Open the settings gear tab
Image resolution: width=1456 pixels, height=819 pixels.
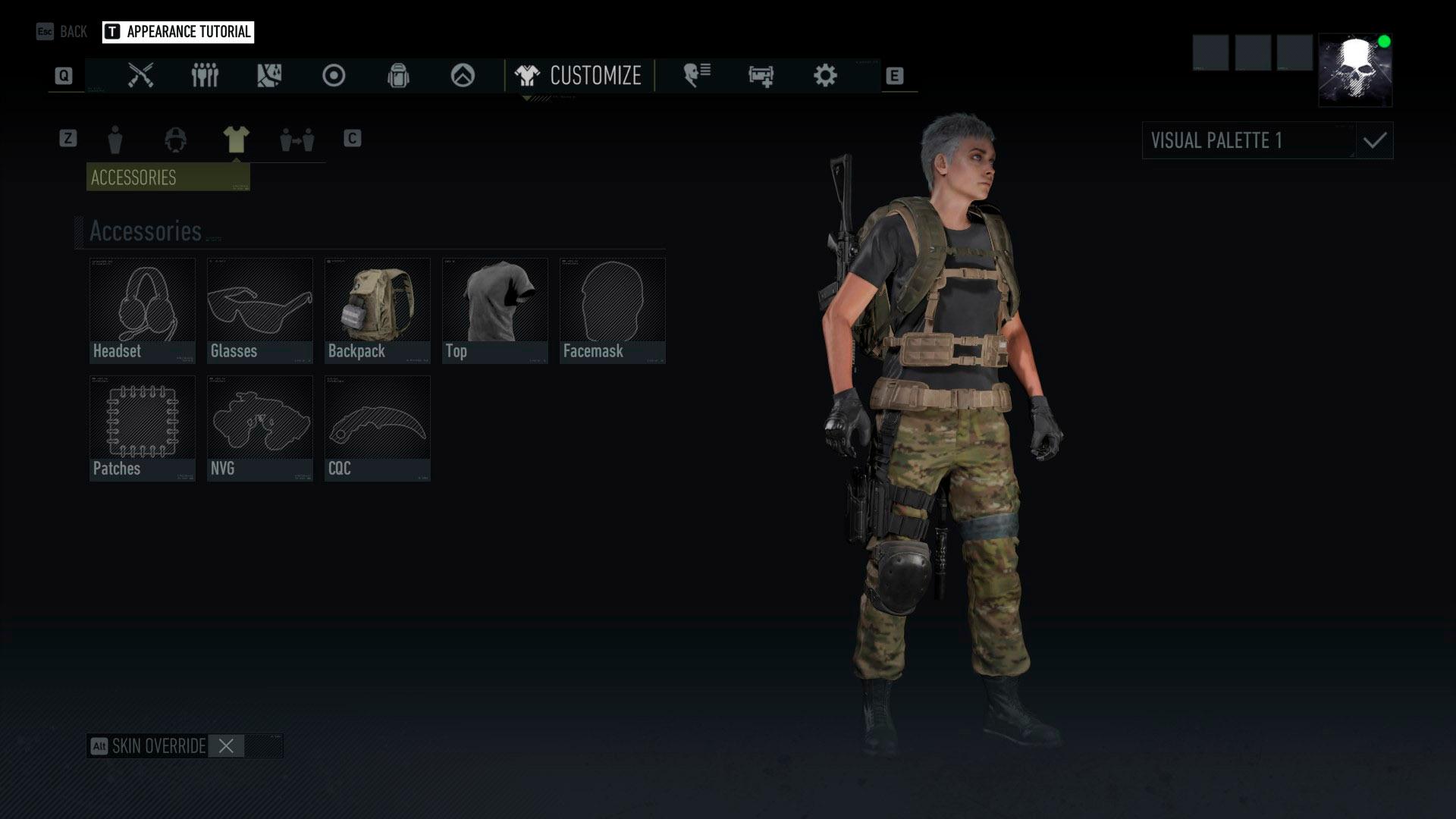(825, 76)
